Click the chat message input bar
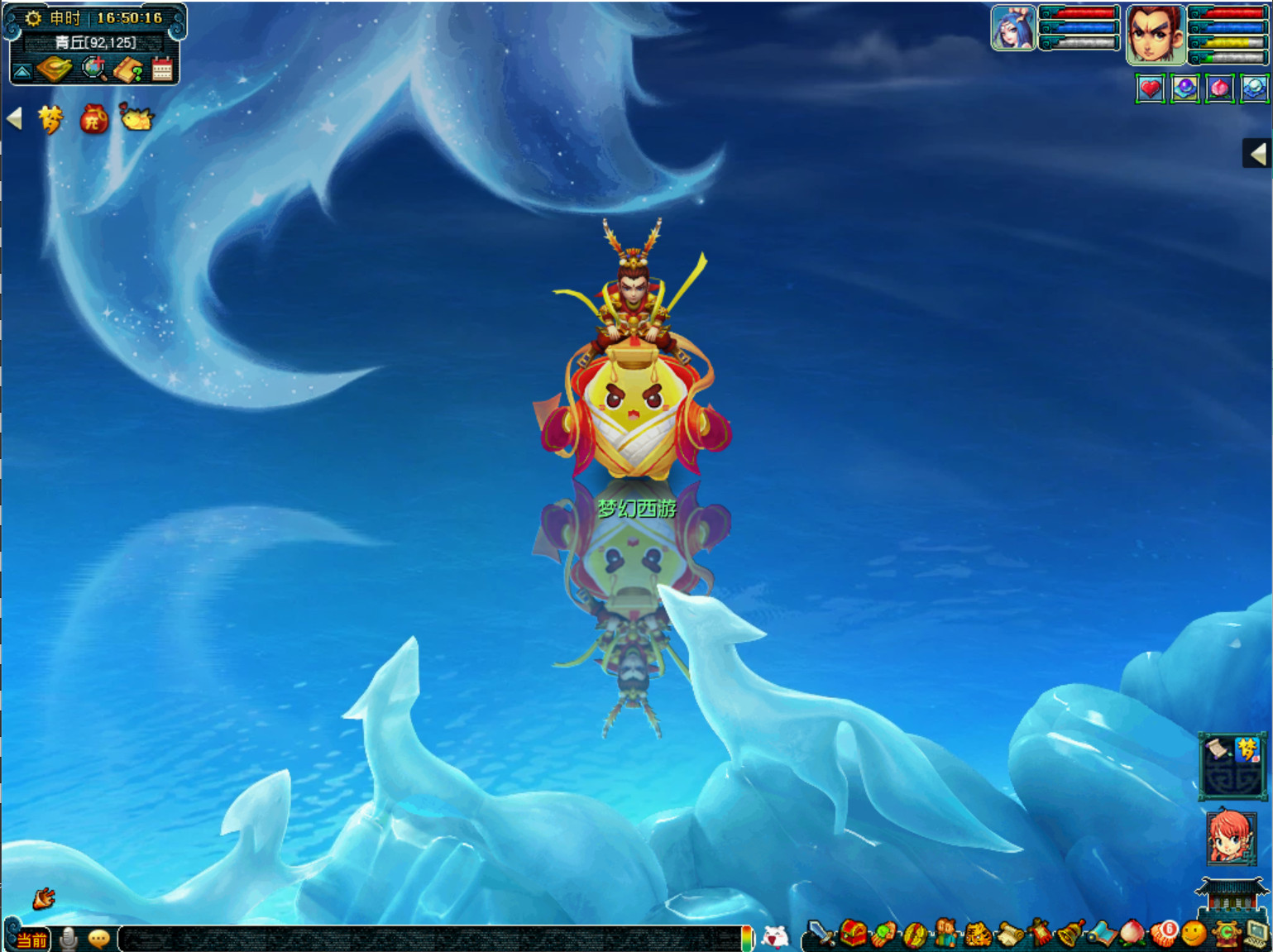This screenshot has height=952, width=1273. coord(430,939)
